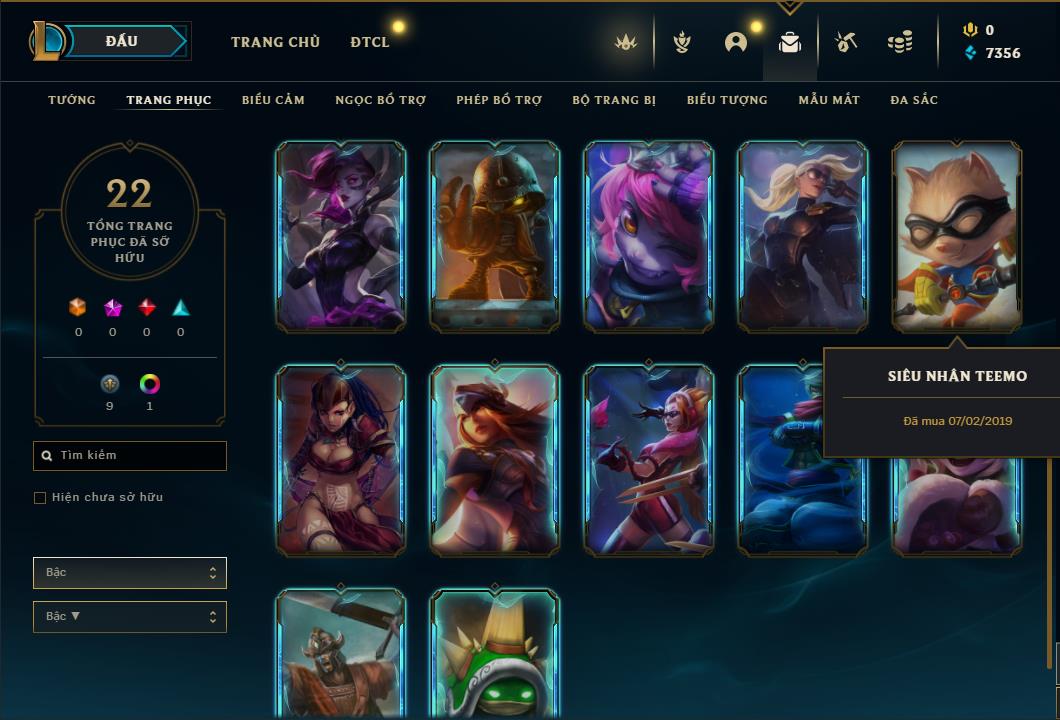Image resolution: width=1060 pixels, height=720 pixels.
Task: Switch to the BIỂU TƯỢNG tab
Action: [727, 100]
